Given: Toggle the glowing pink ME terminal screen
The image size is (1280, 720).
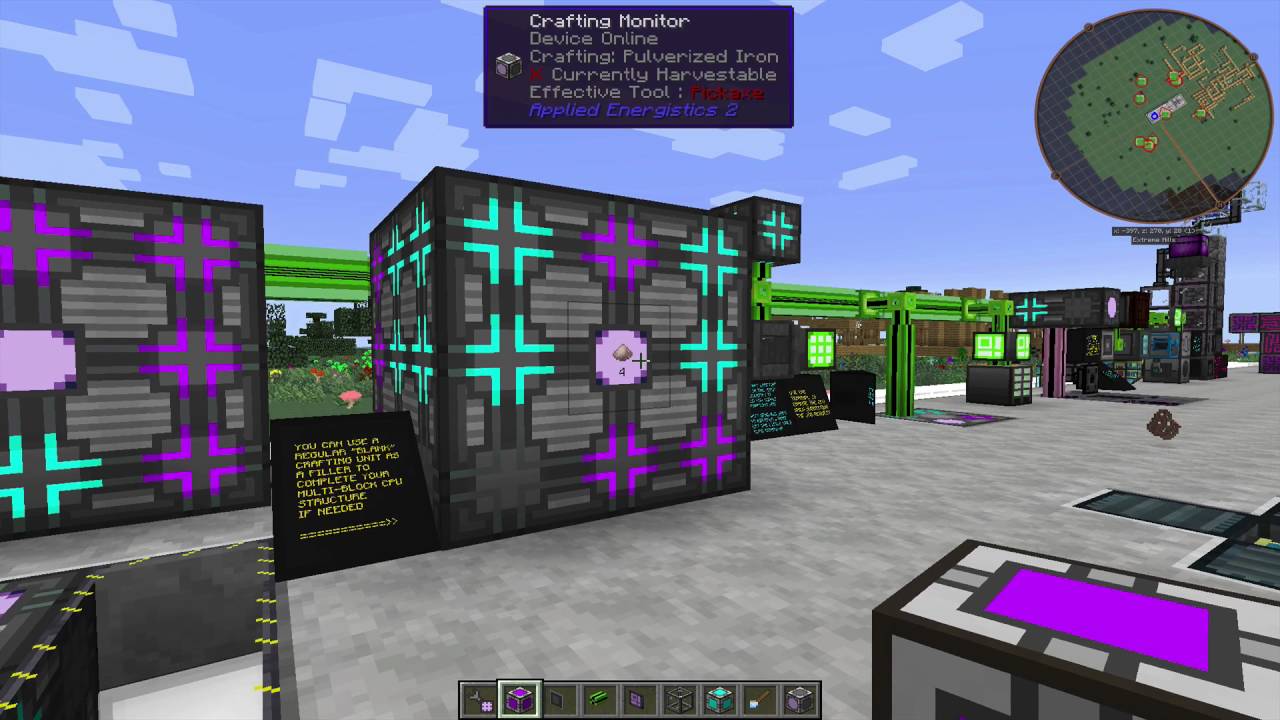Looking at the screenshot, I should (1113, 310).
